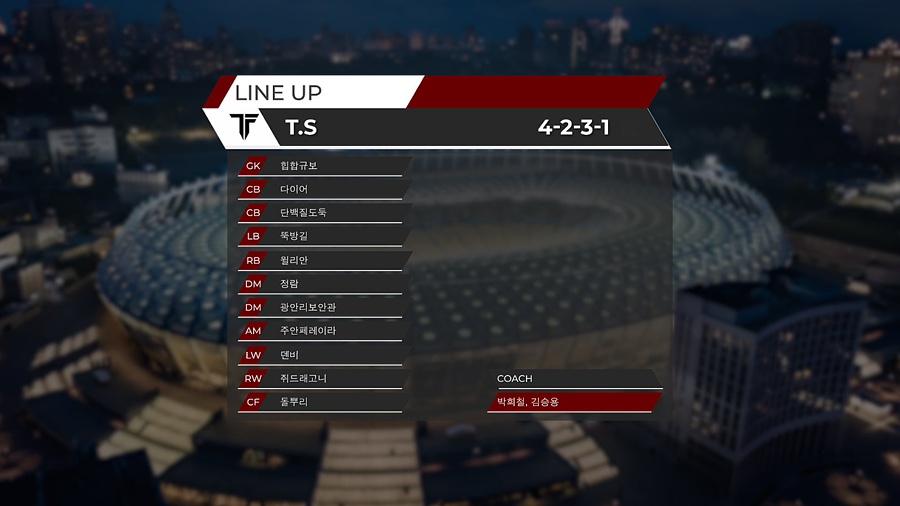Select centre-back 단백질도둑 row
The image size is (900, 506).
pyautogui.click(x=303, y=213)
